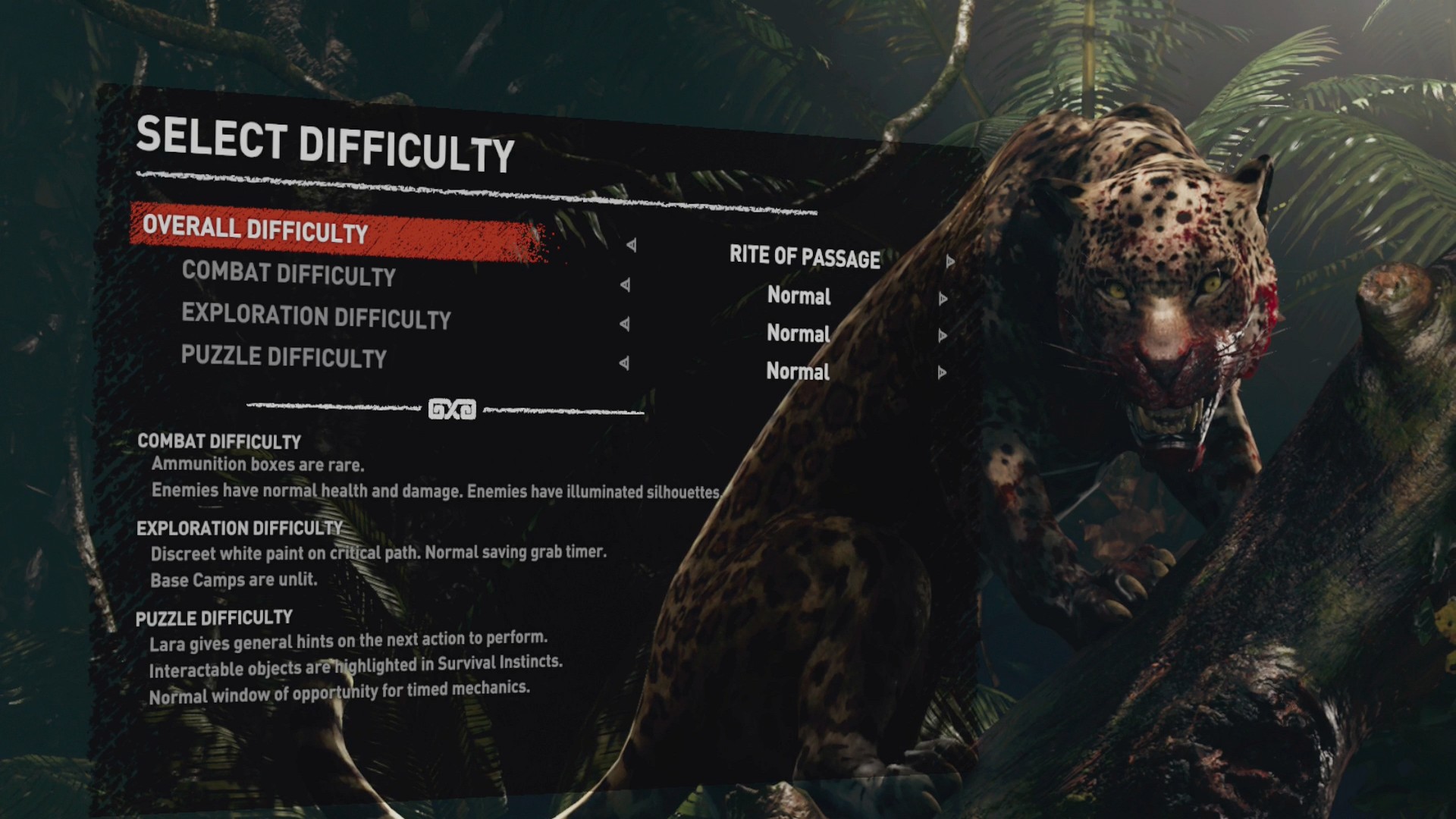This screenshot has height=819, width=1456.
Task: Lower Combat Difficulty with its left arrow
Action: tap(625, 285)
